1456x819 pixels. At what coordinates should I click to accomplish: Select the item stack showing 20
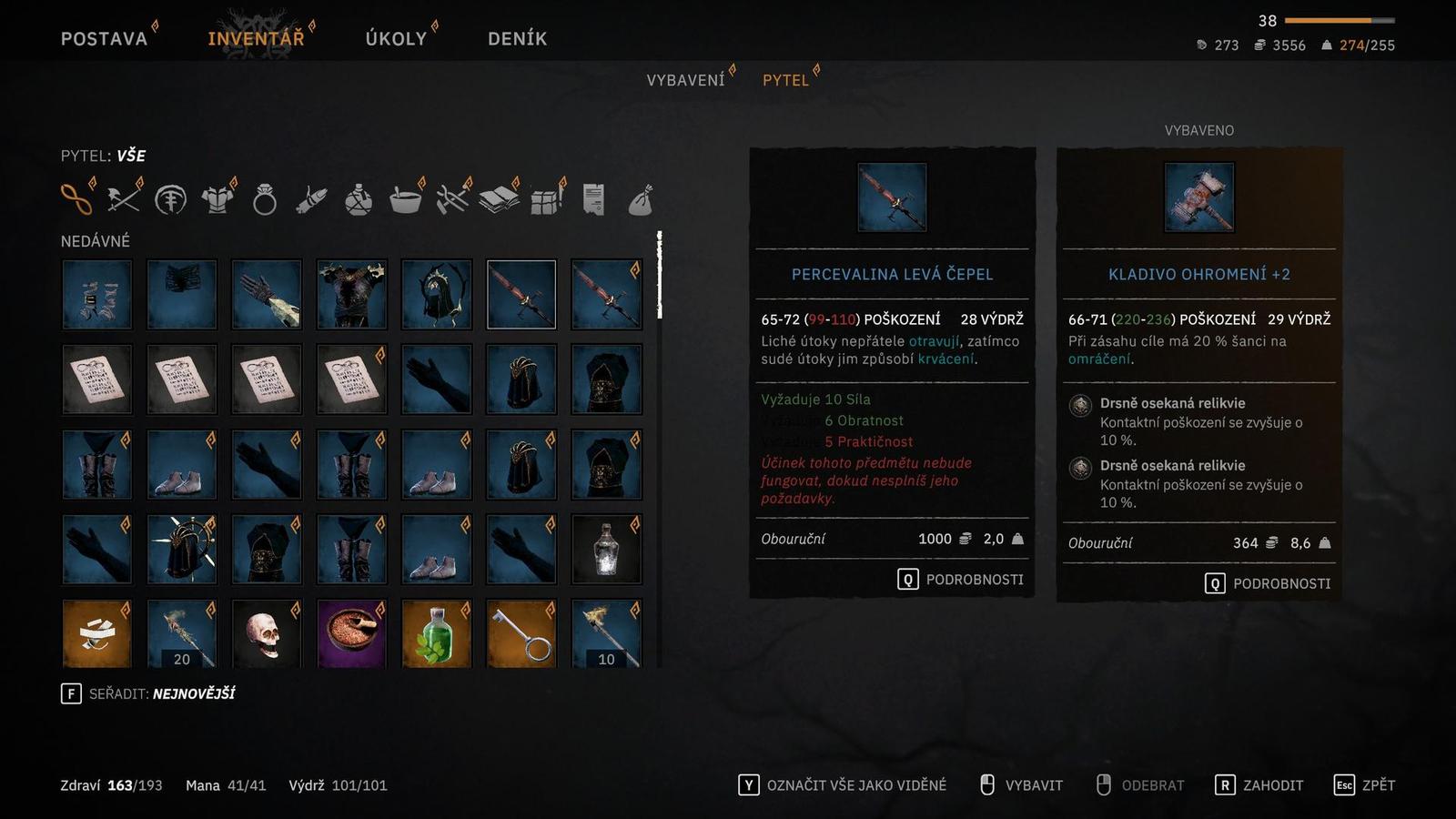point(181,633)
